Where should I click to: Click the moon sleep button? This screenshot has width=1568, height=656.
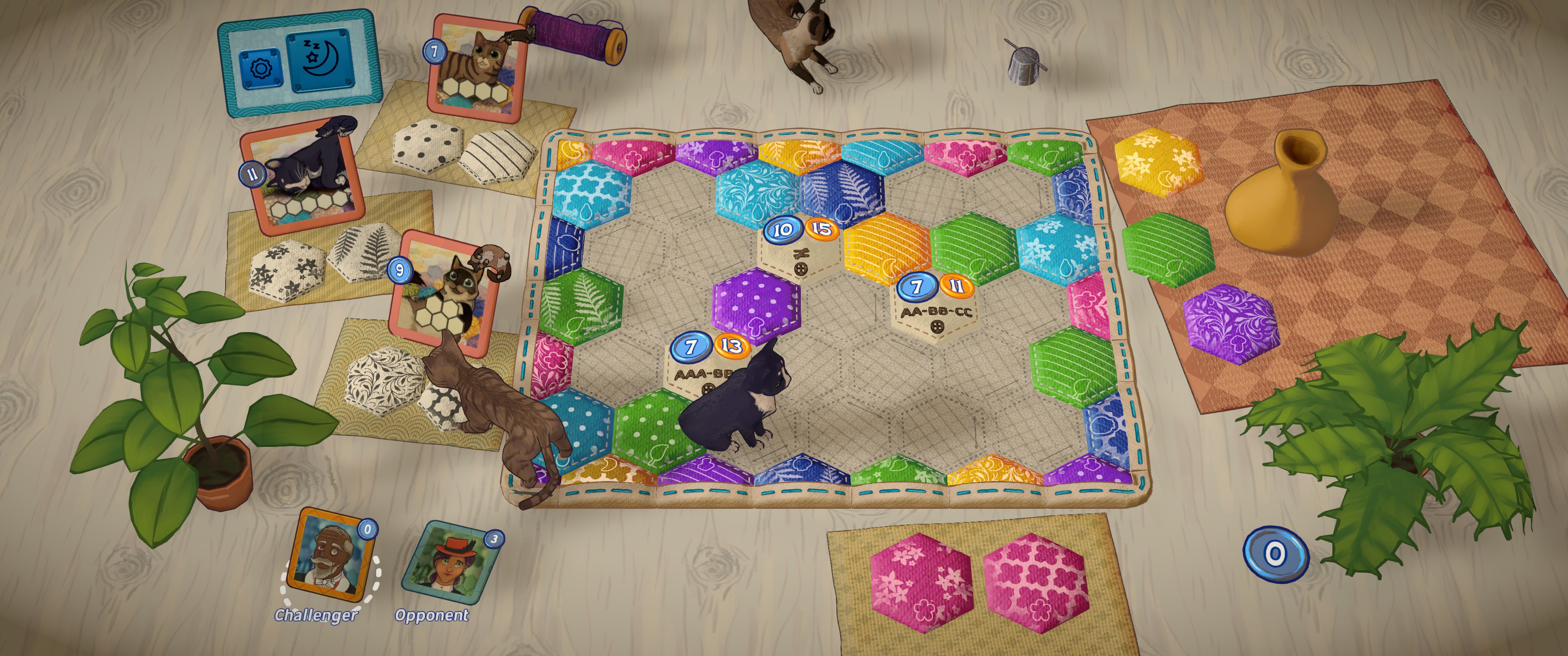[x=319, y=61]
